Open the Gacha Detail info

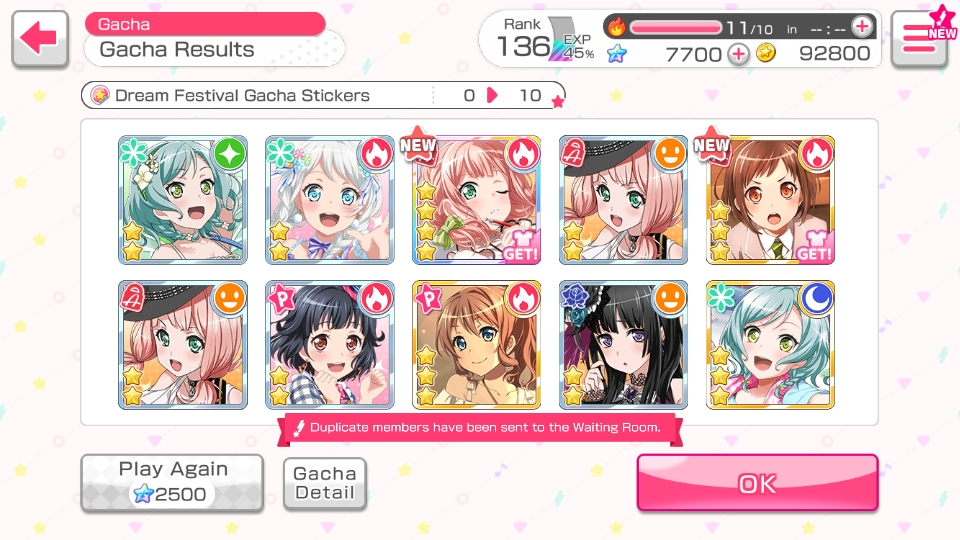point(325,483)
